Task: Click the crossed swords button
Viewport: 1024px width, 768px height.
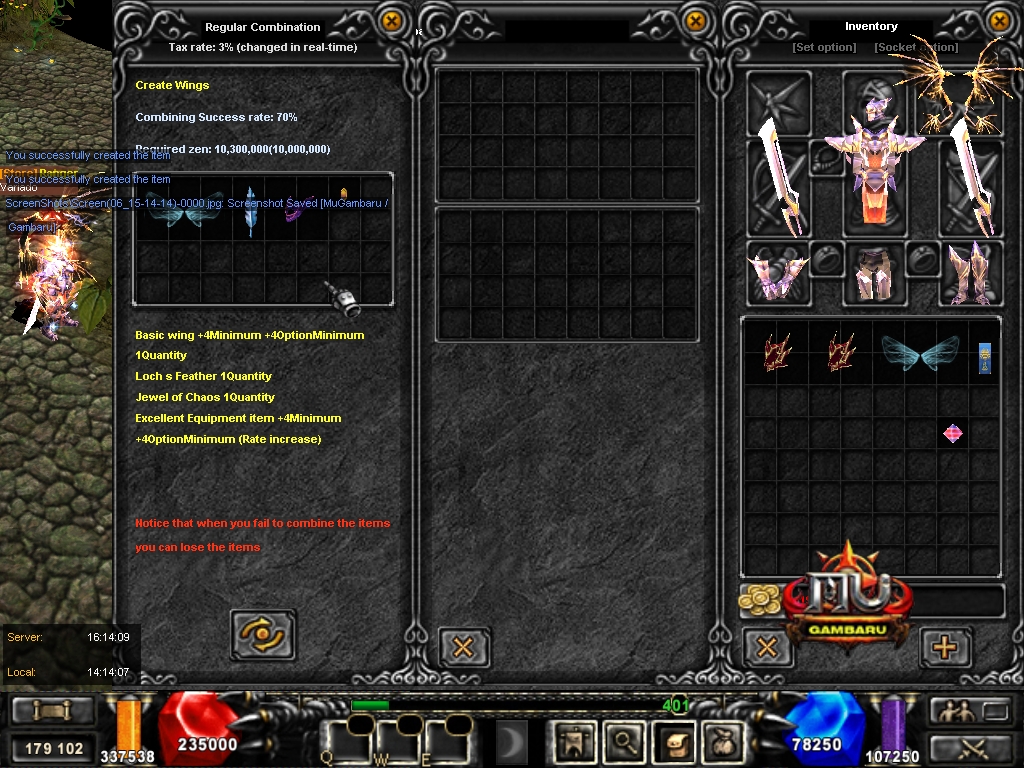Action: tap(972, 747)
